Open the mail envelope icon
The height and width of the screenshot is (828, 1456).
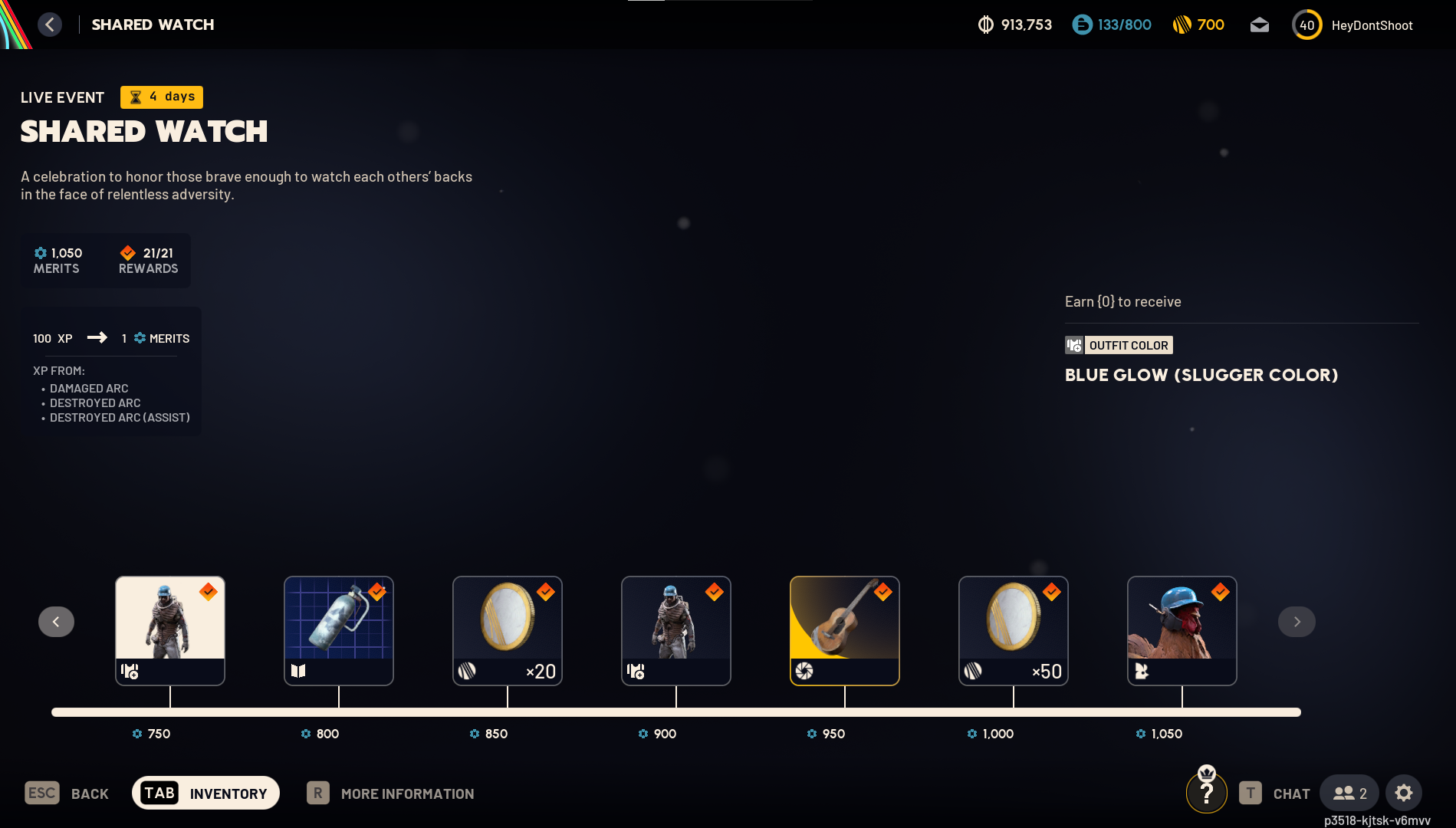[x=1259, y=25]
